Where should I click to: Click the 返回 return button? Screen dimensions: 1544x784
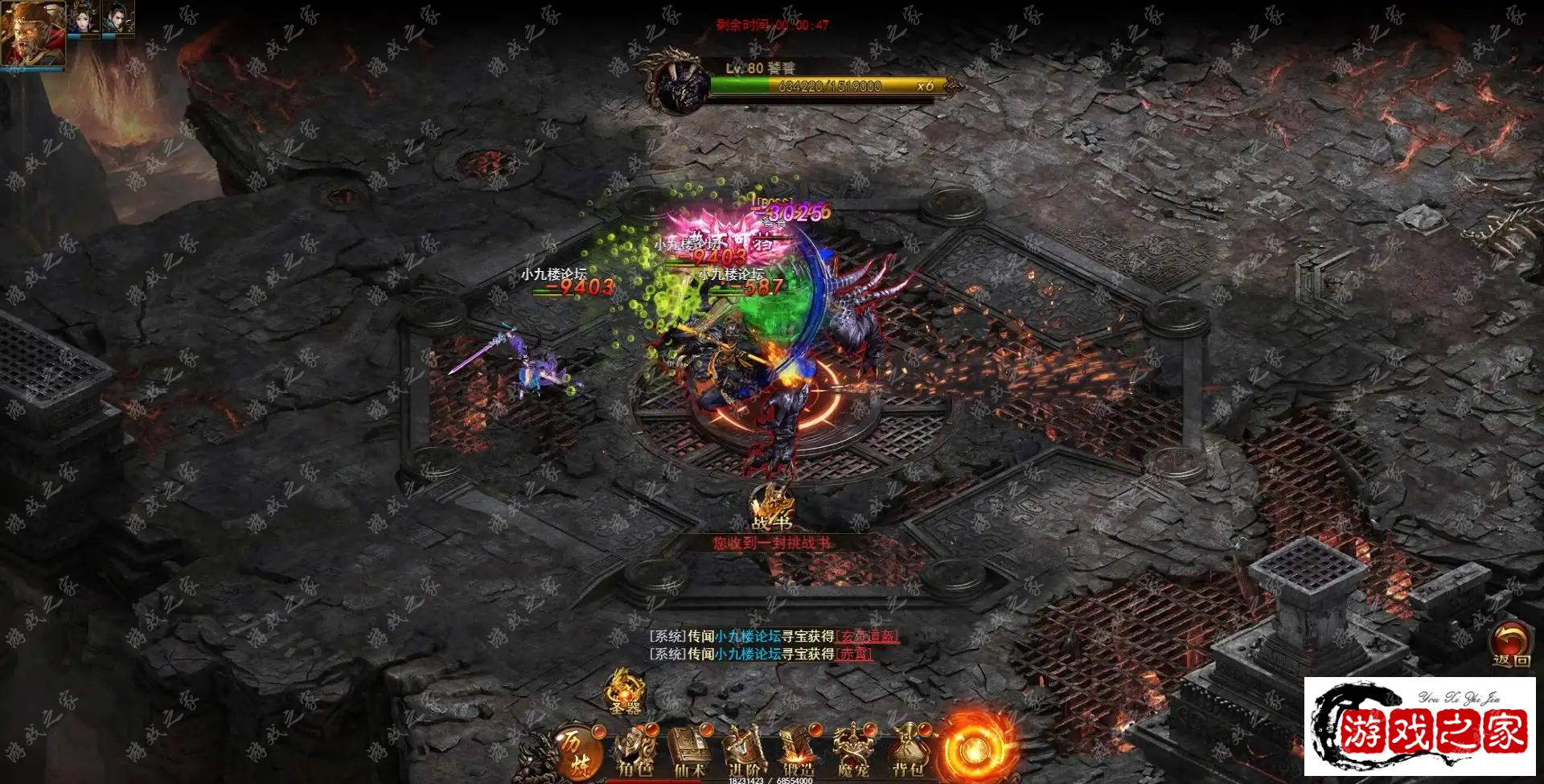pyautogui.click(x=1511, y=645)
